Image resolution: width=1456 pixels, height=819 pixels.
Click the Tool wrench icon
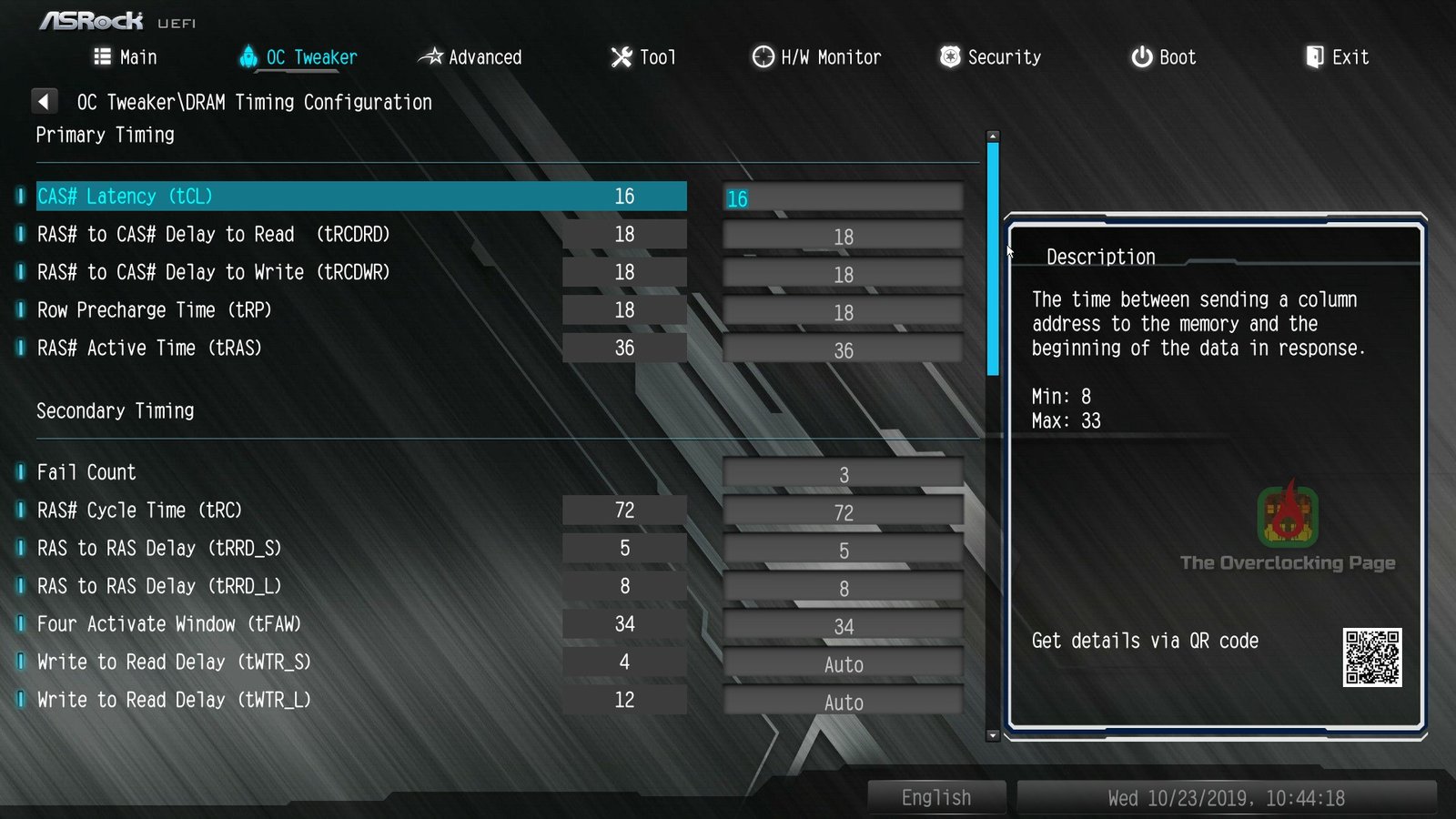pyautogui.click(x=620, y=56)
